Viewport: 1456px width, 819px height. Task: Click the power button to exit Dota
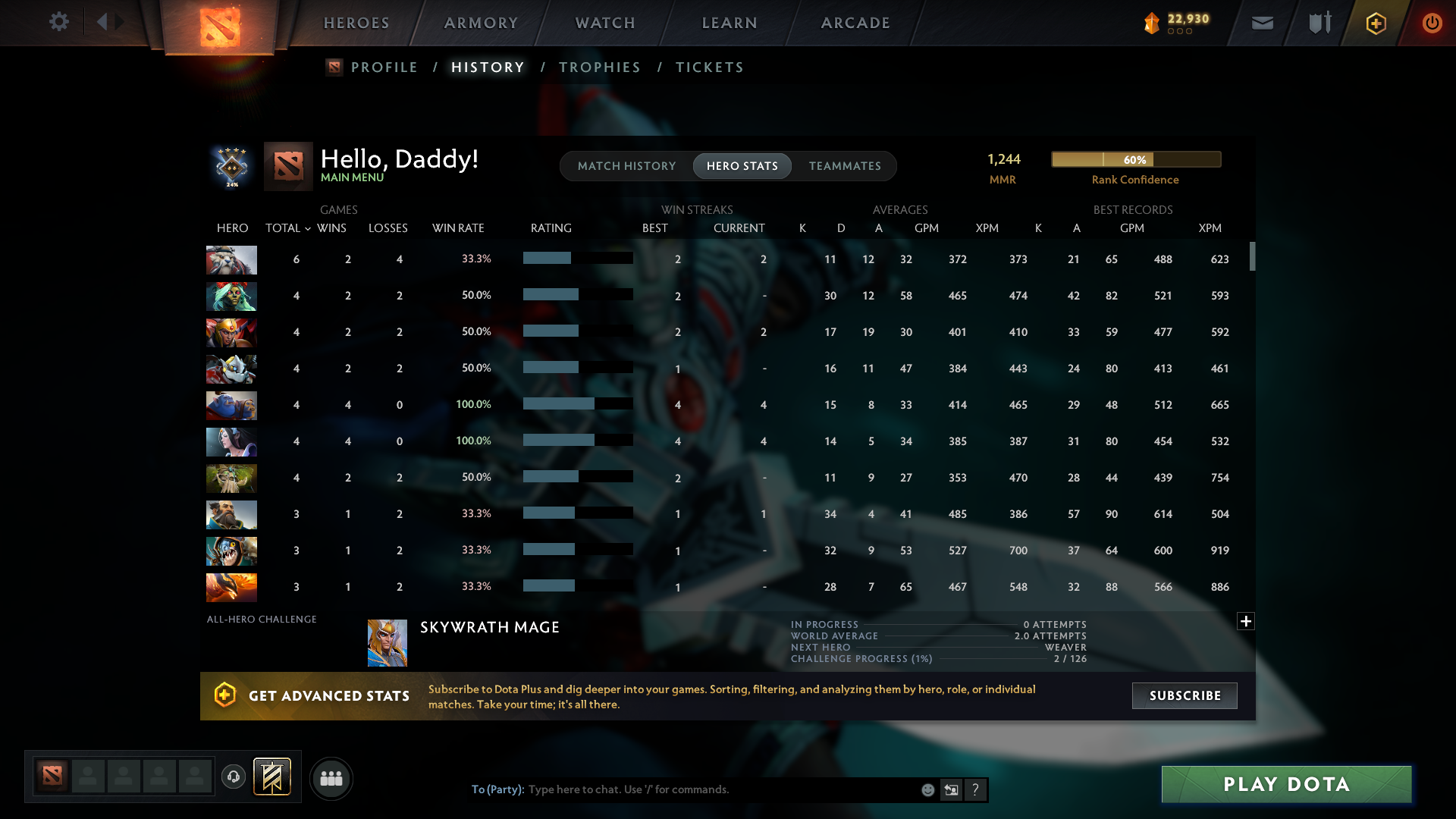1432,23
